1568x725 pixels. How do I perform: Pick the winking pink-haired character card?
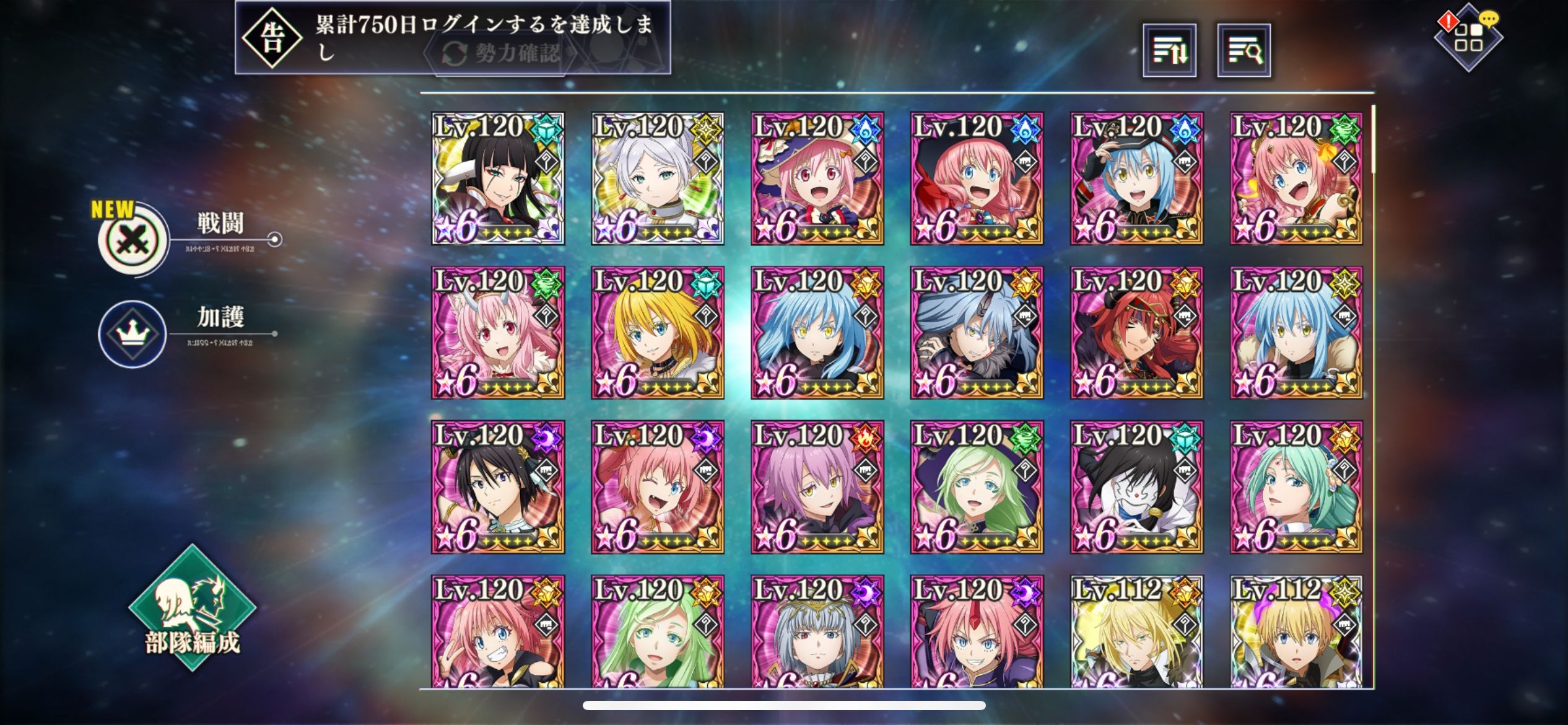(x=657, y=487)
